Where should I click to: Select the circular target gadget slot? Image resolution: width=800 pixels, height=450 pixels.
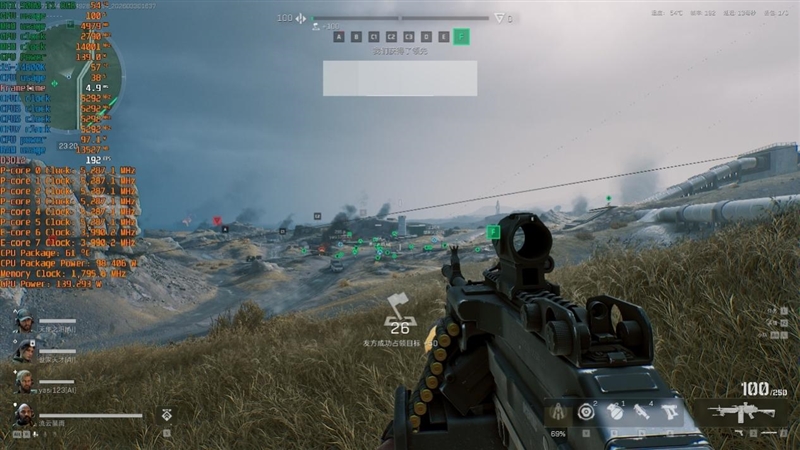point(587,412)
